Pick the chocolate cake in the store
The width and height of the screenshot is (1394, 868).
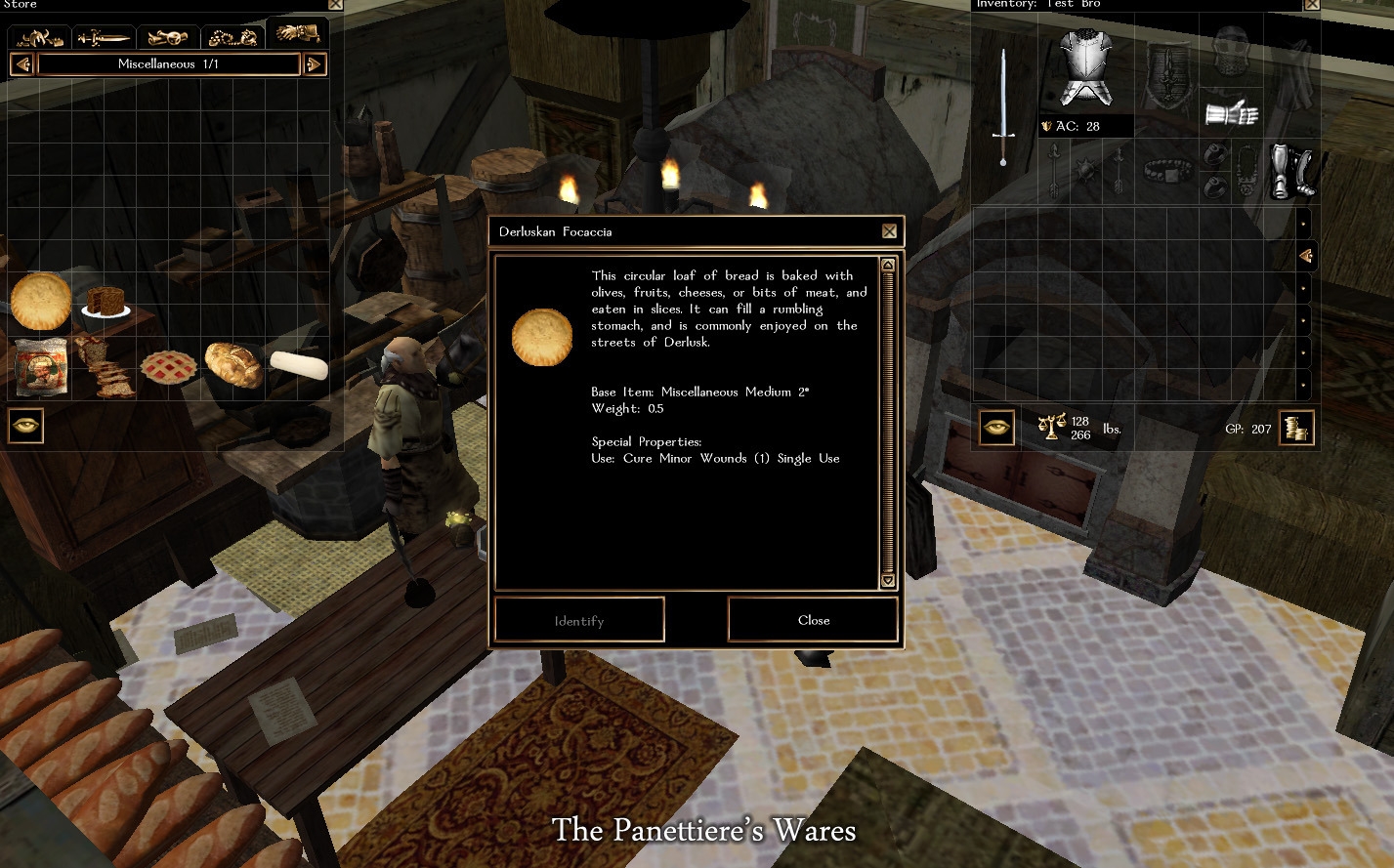106,301
